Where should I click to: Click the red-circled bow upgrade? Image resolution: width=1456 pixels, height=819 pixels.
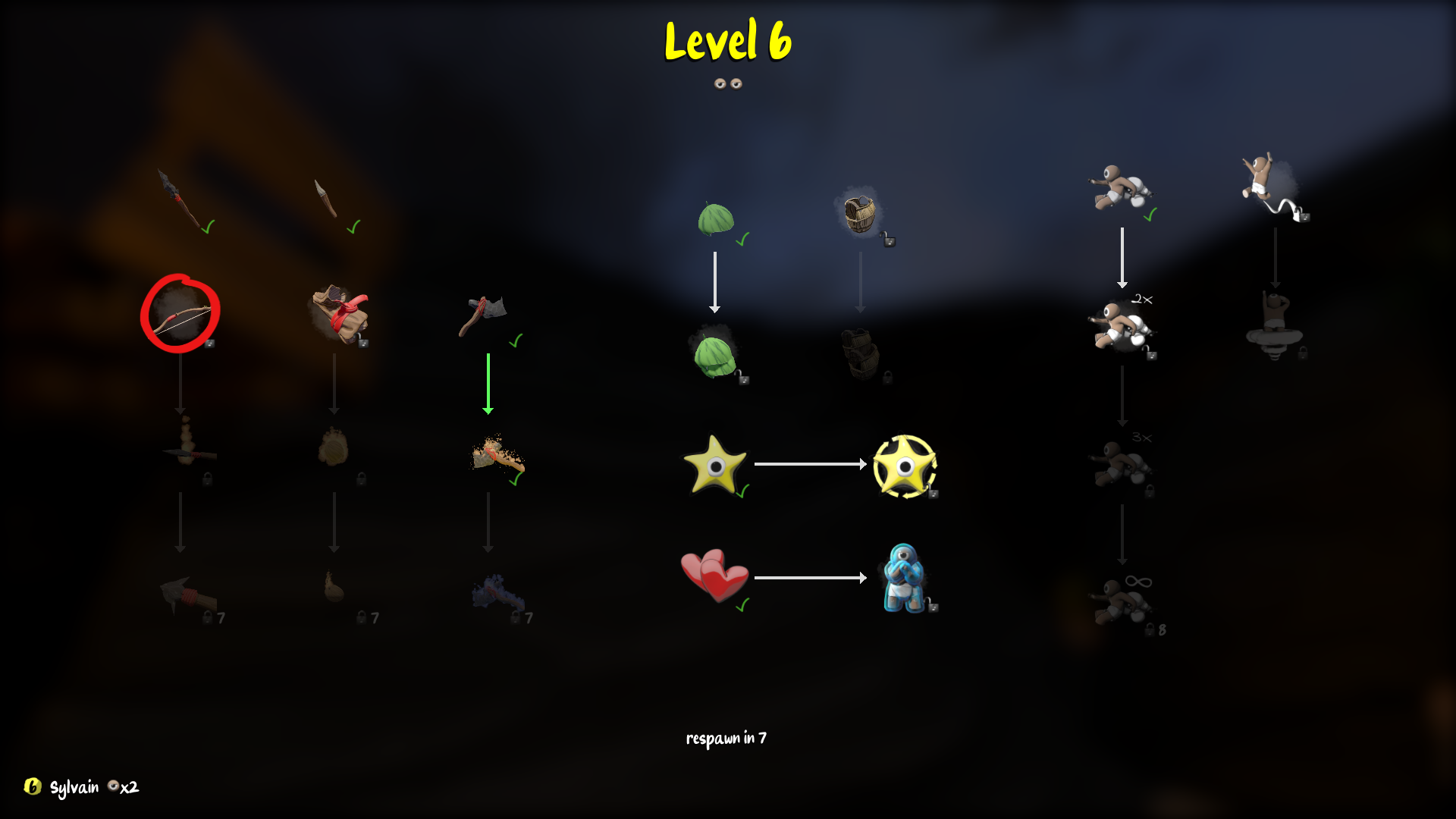[180, 315]
